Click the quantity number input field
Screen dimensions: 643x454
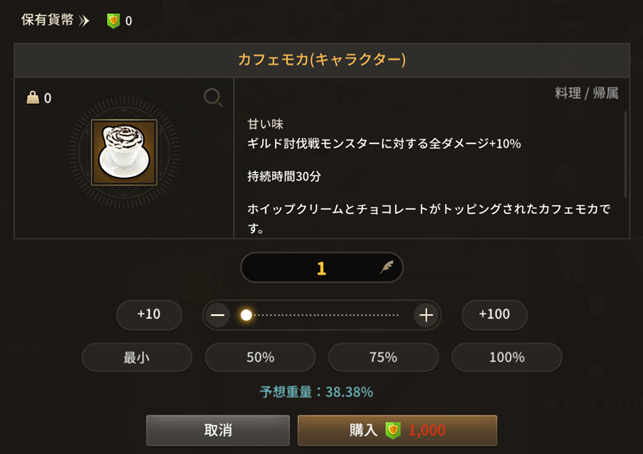point(321,268)
